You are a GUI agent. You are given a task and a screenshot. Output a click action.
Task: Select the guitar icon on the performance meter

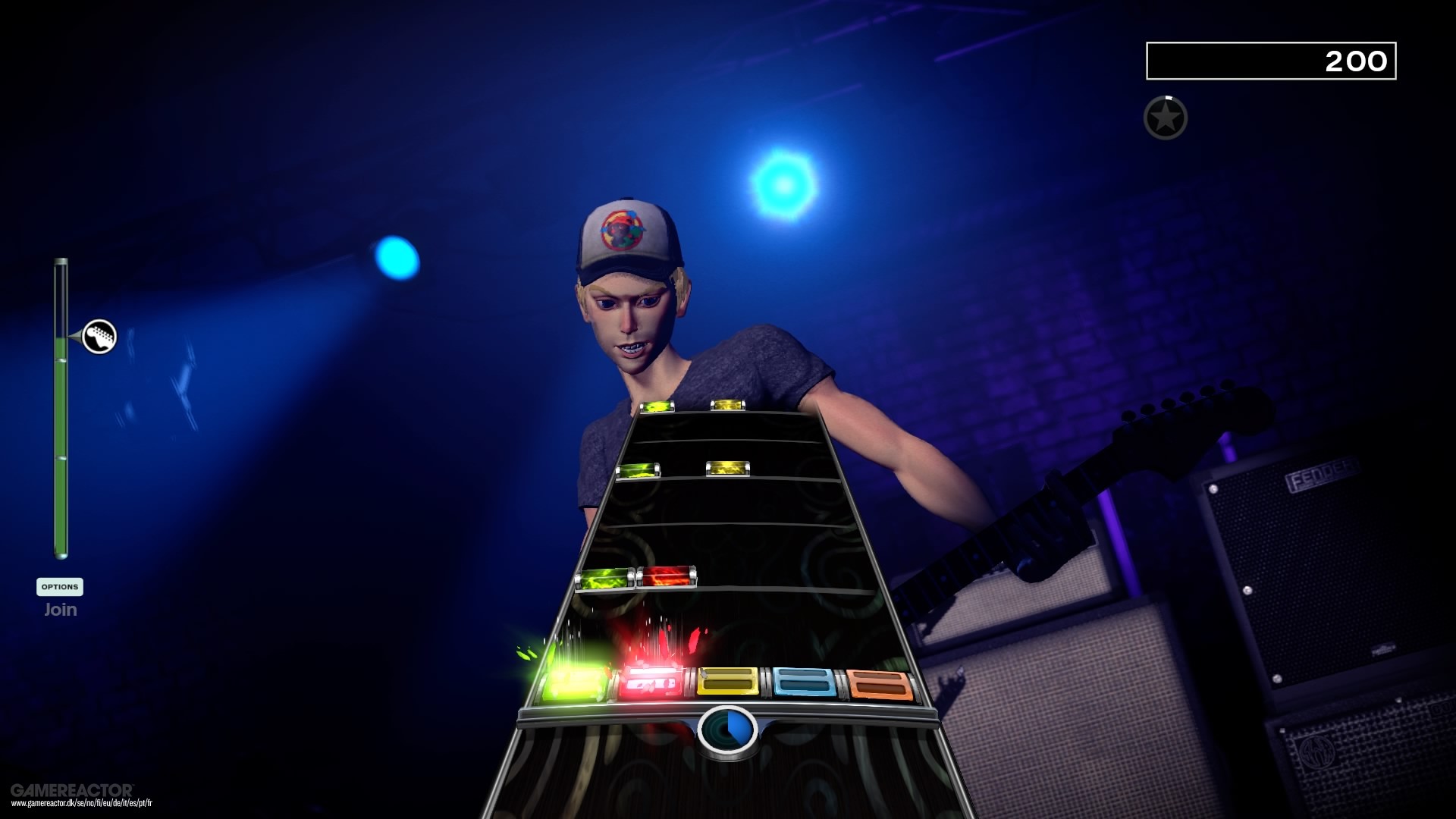[99, 336]
